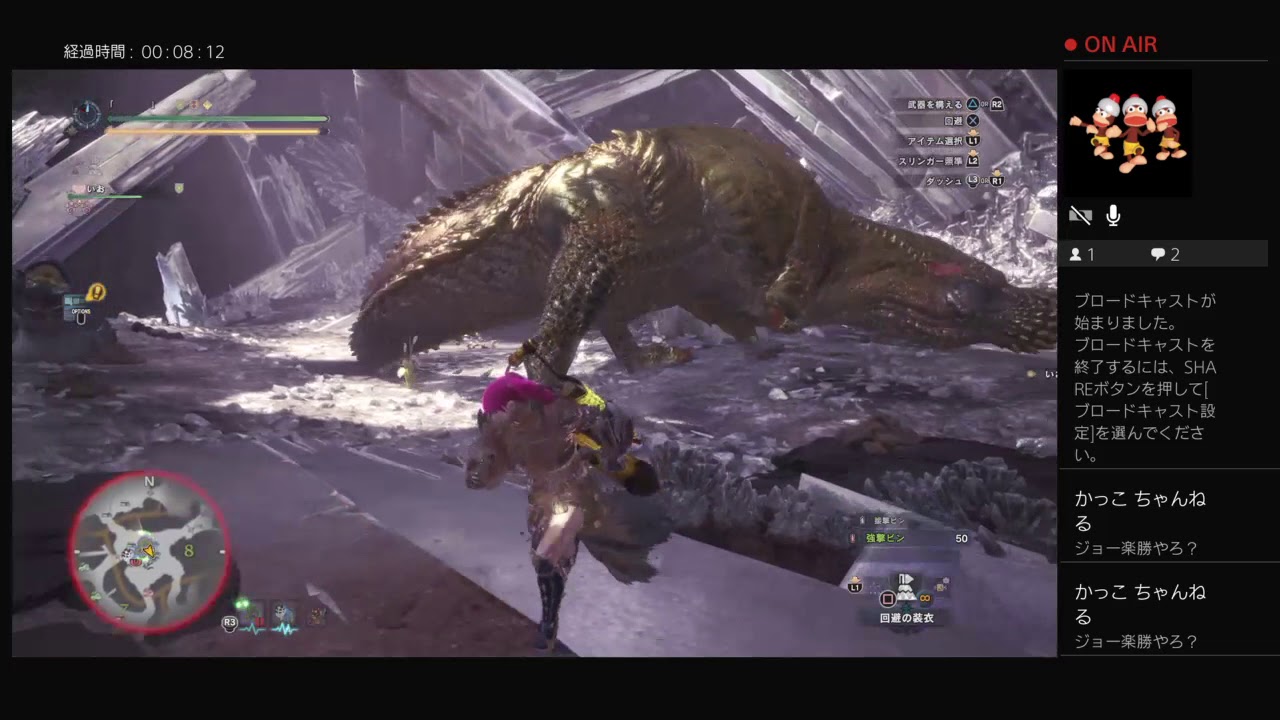Toggle the crossed-out camera icon
1280x720 pixels.
point(1080,215)
